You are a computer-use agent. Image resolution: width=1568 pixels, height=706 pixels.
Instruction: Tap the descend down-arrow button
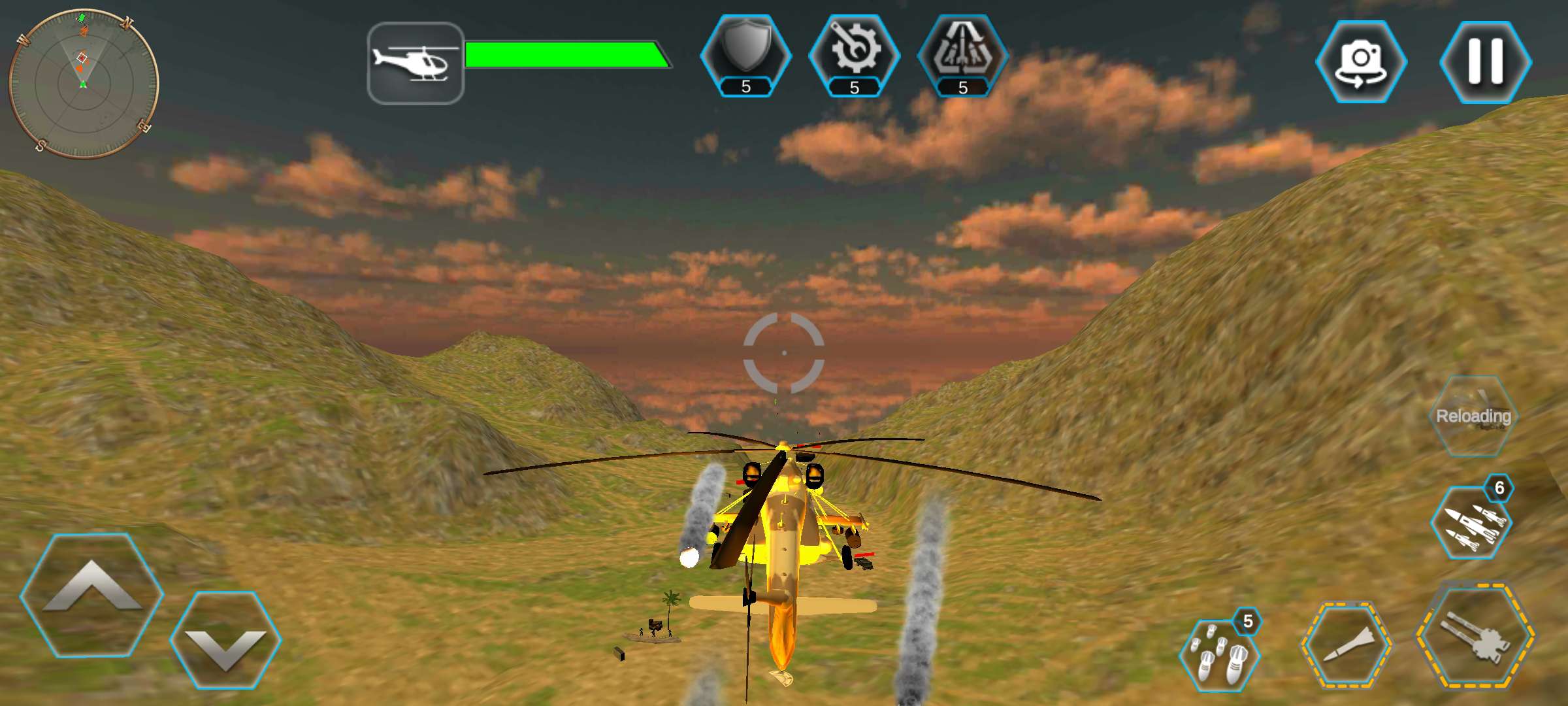click(225, 641)
